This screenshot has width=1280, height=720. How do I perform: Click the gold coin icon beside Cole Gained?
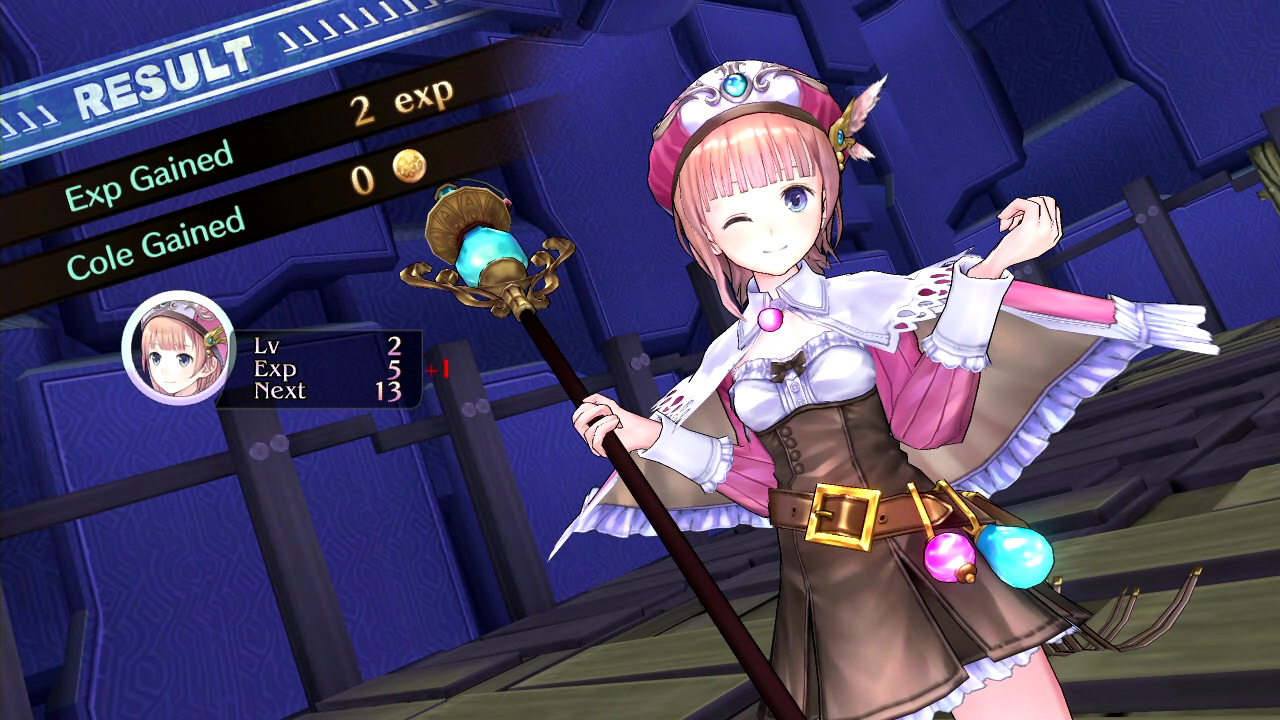pos(410,168)
